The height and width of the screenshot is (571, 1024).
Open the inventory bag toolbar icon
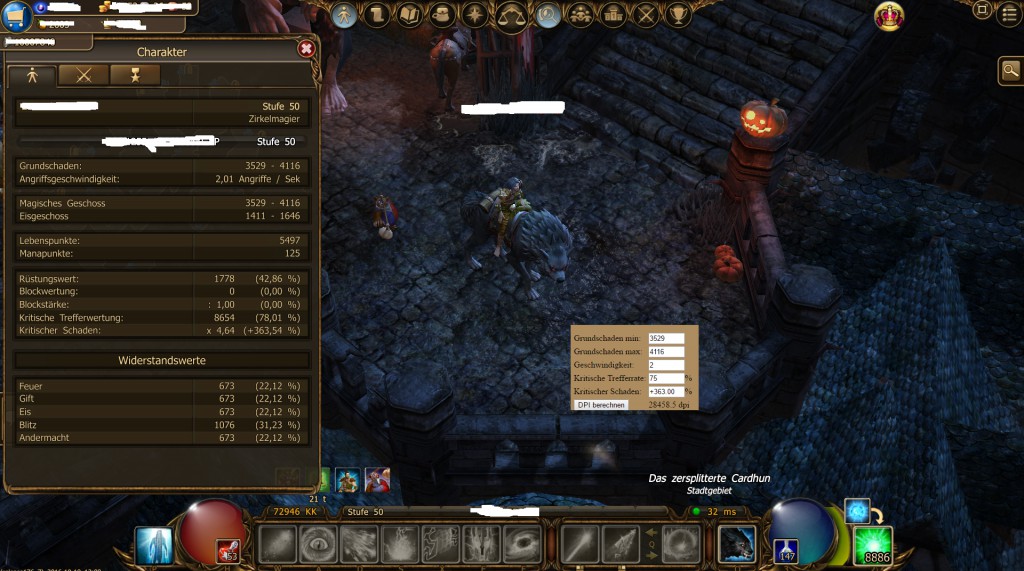441,15
